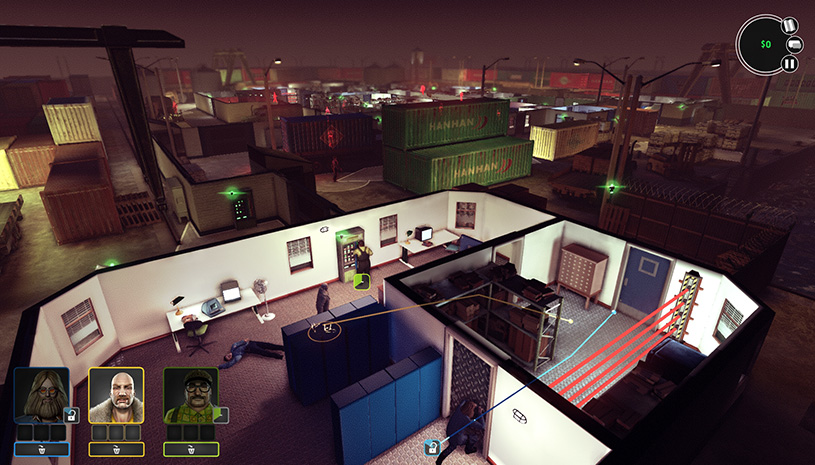Click the yellow loot bag bar
The height and width of the screenshot is (465, 815).
tap(117, 450)
